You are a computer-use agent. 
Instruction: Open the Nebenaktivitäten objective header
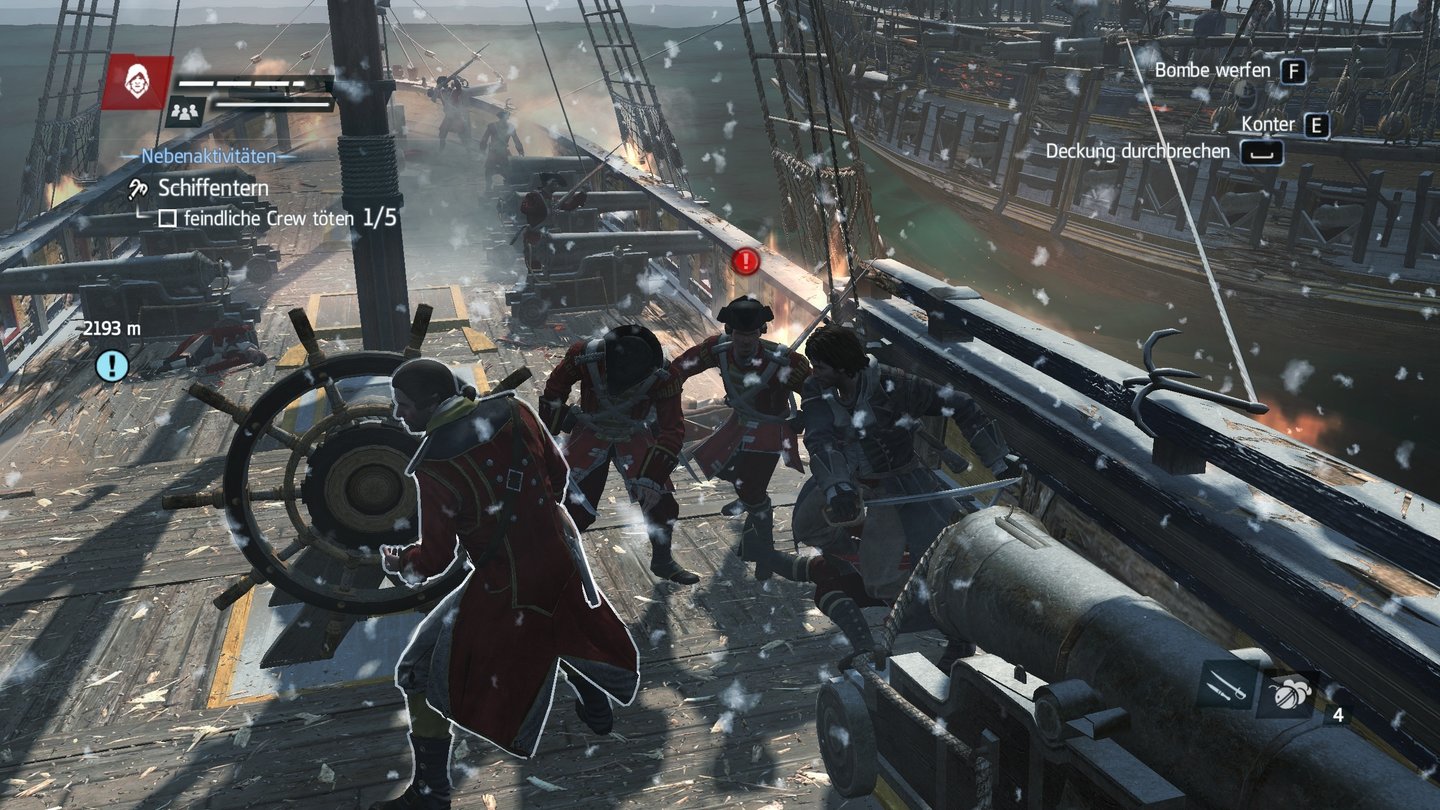(x=208, y=156)
